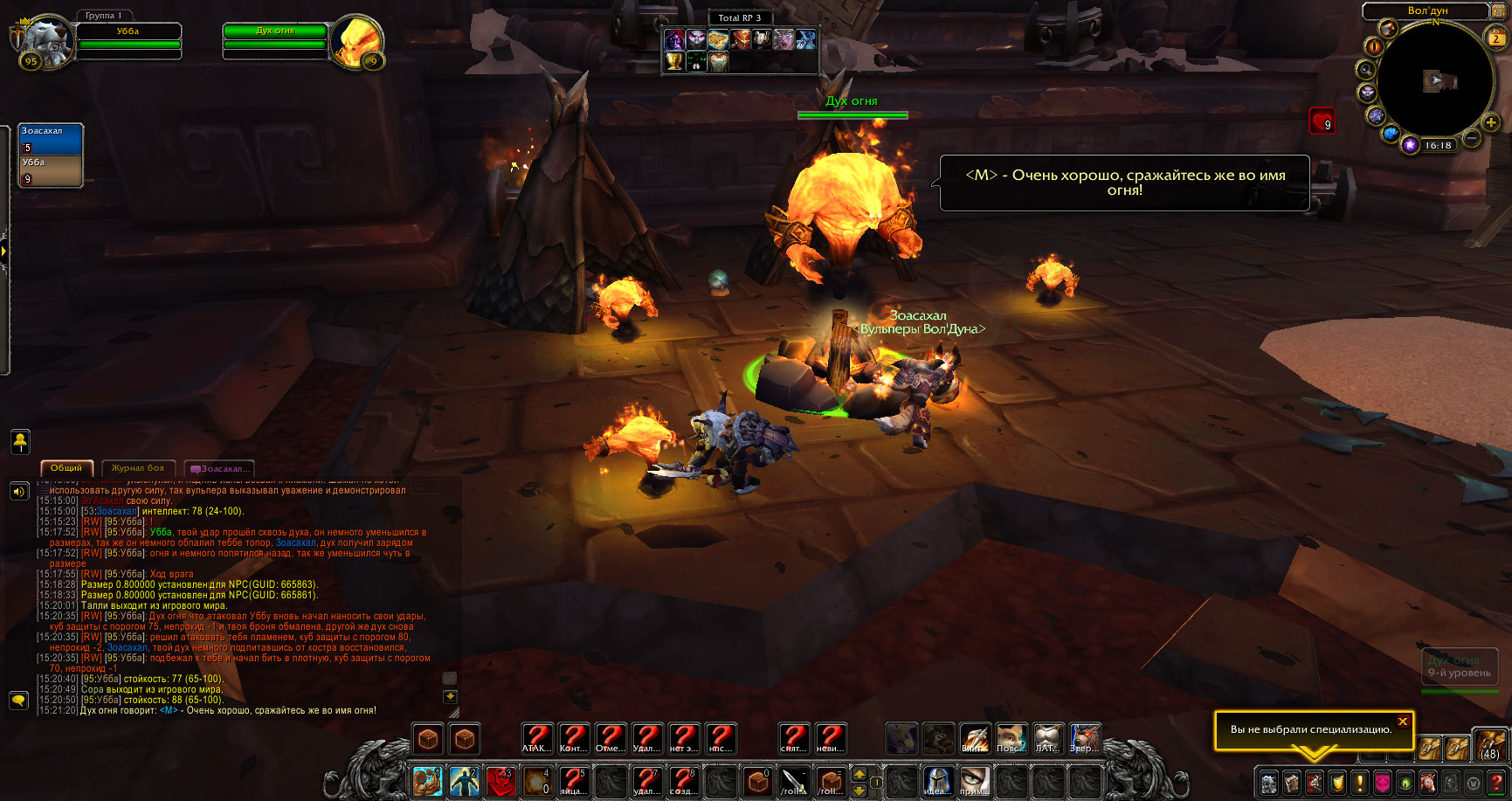Switch action bar page up arrow

tap(859, 774)
